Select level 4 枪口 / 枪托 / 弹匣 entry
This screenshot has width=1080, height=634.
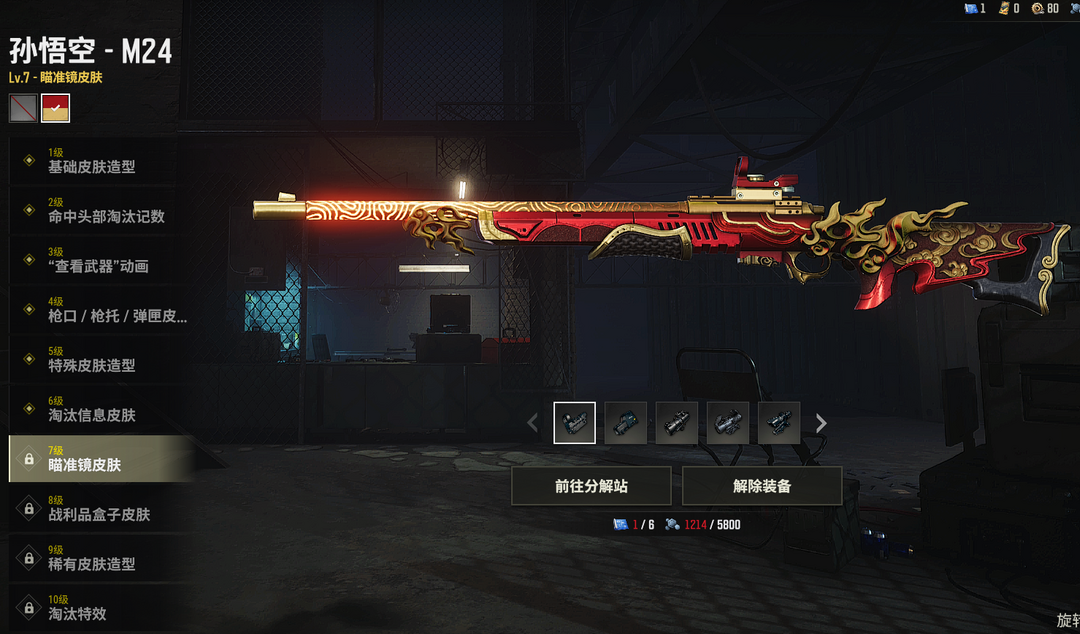pos(98,311)
